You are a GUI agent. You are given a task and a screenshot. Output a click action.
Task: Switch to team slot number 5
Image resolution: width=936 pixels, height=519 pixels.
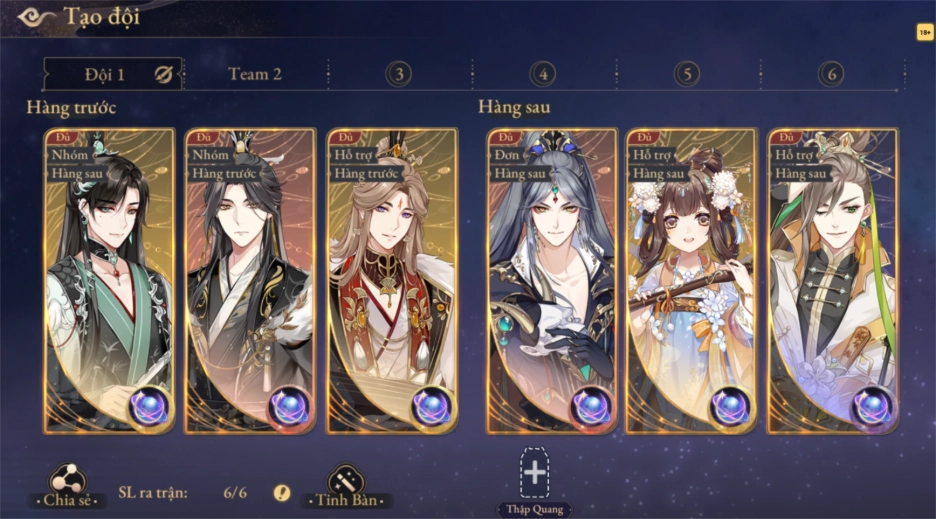point(687,74)
